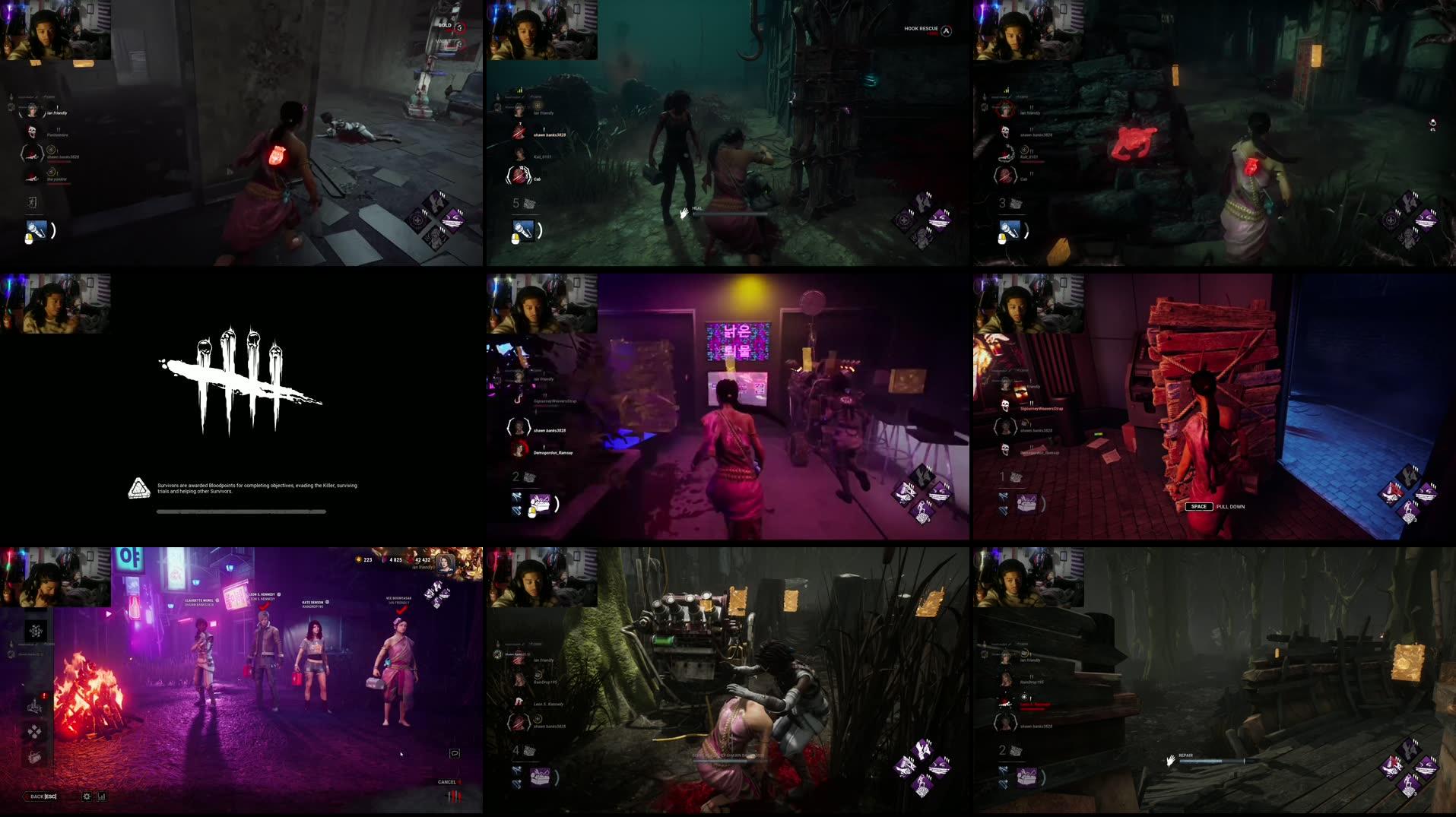Open the match statistics bar-chart icon beside the gear

(x=101, y=797)
